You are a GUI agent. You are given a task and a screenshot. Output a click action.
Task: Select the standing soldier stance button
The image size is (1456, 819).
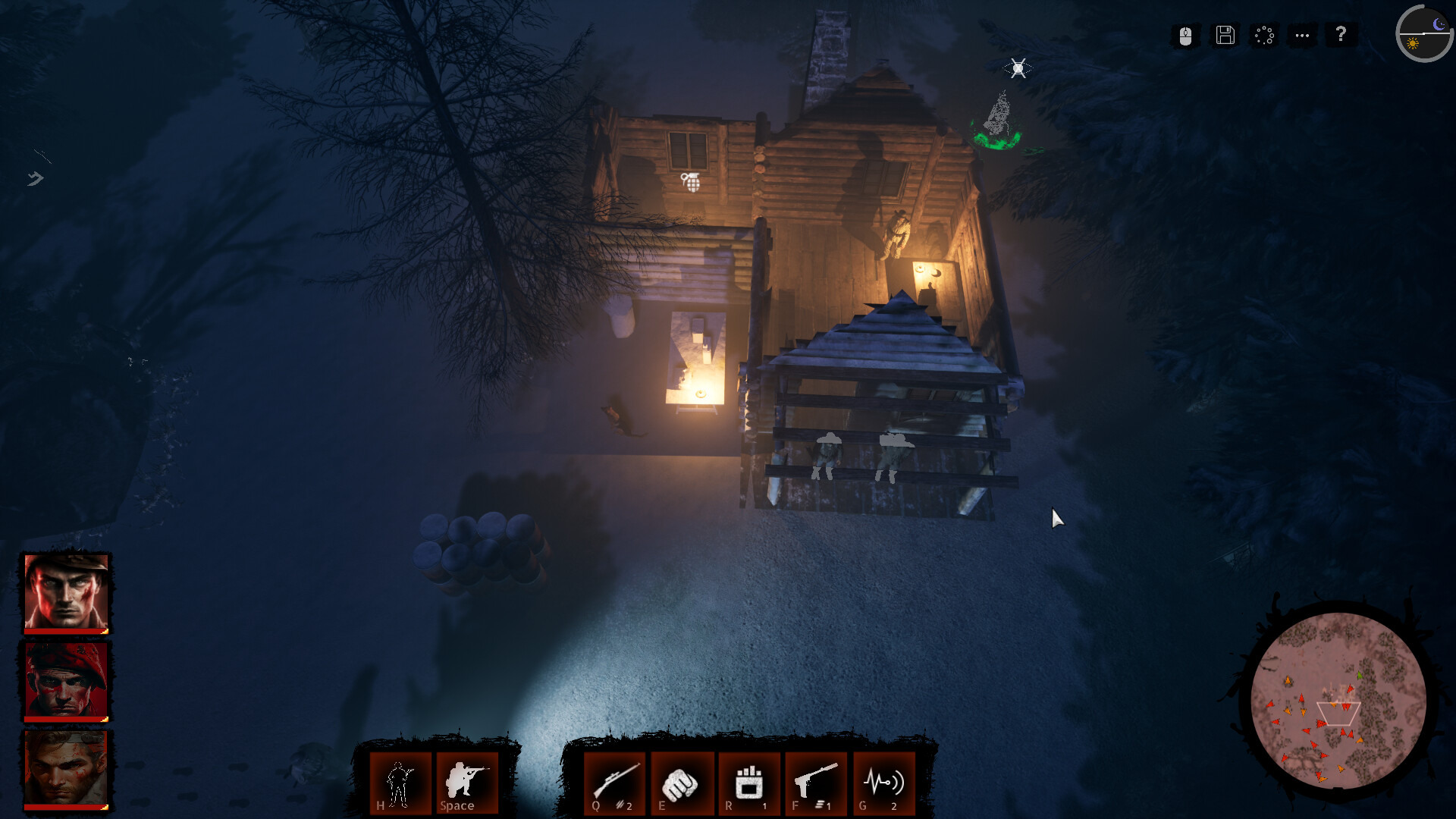tap(400, 783)
